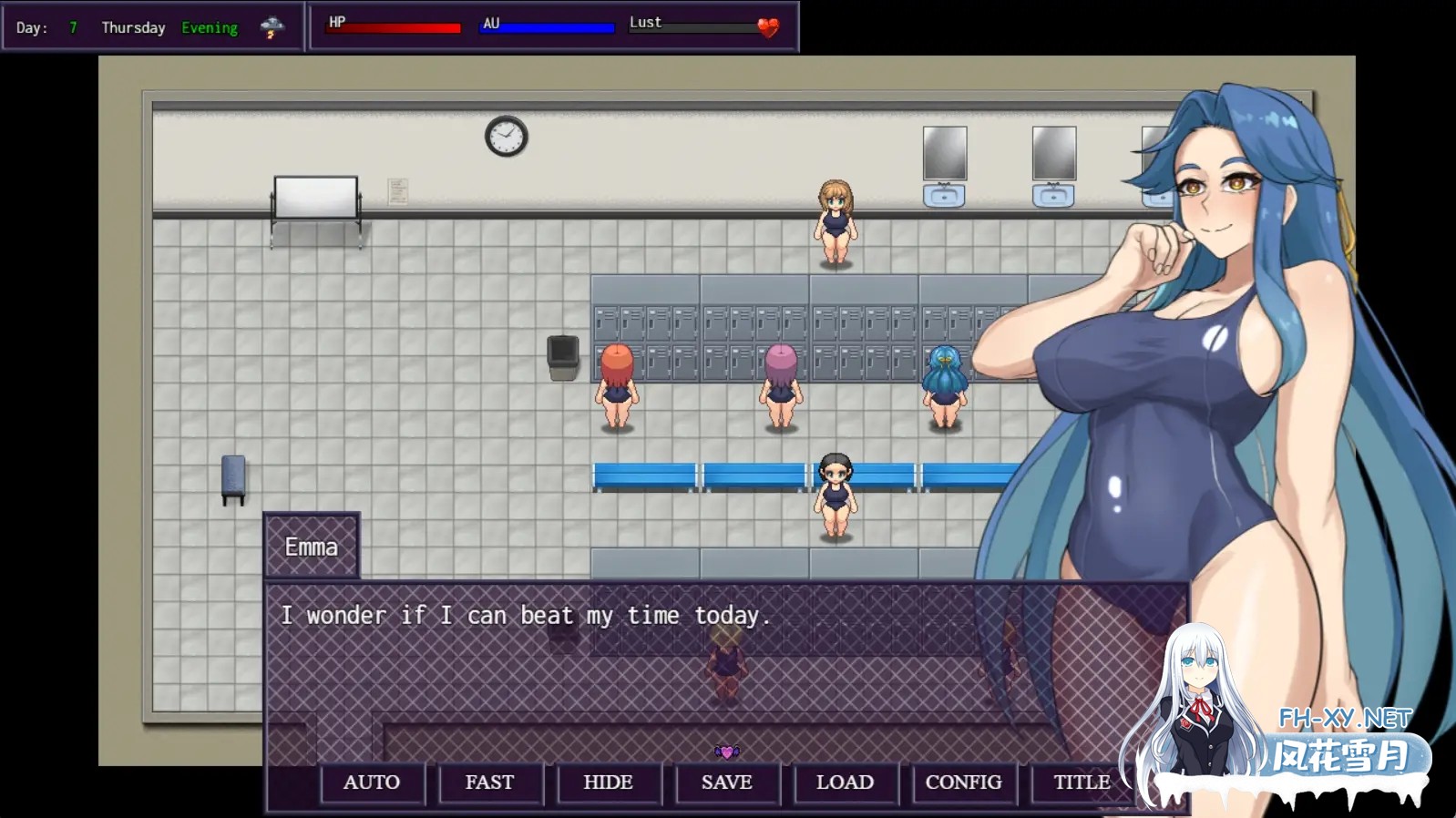Activate FAST text skipping

[x=490, y=782]
